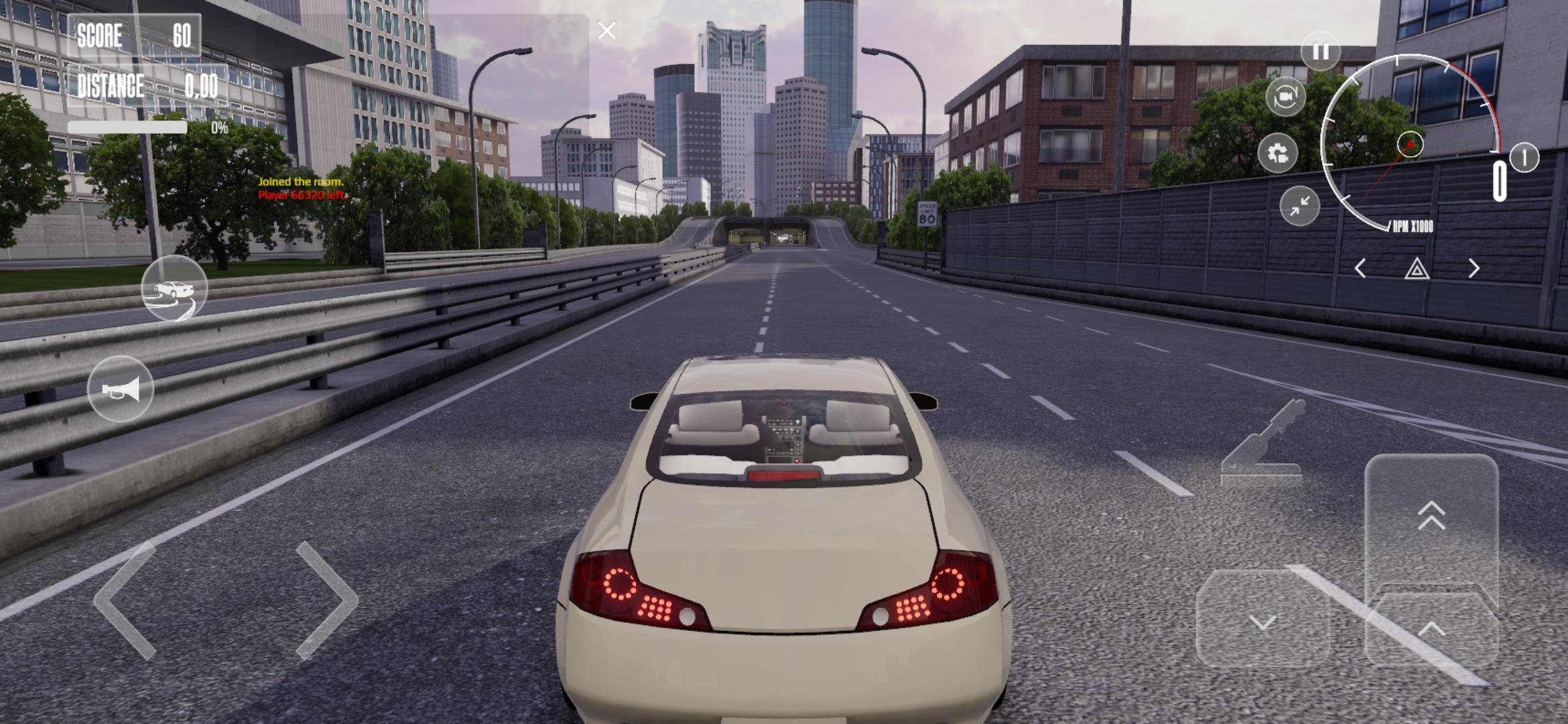Toggle the drift mode car icon
The image size is (1568, 724).
point(174,289)
